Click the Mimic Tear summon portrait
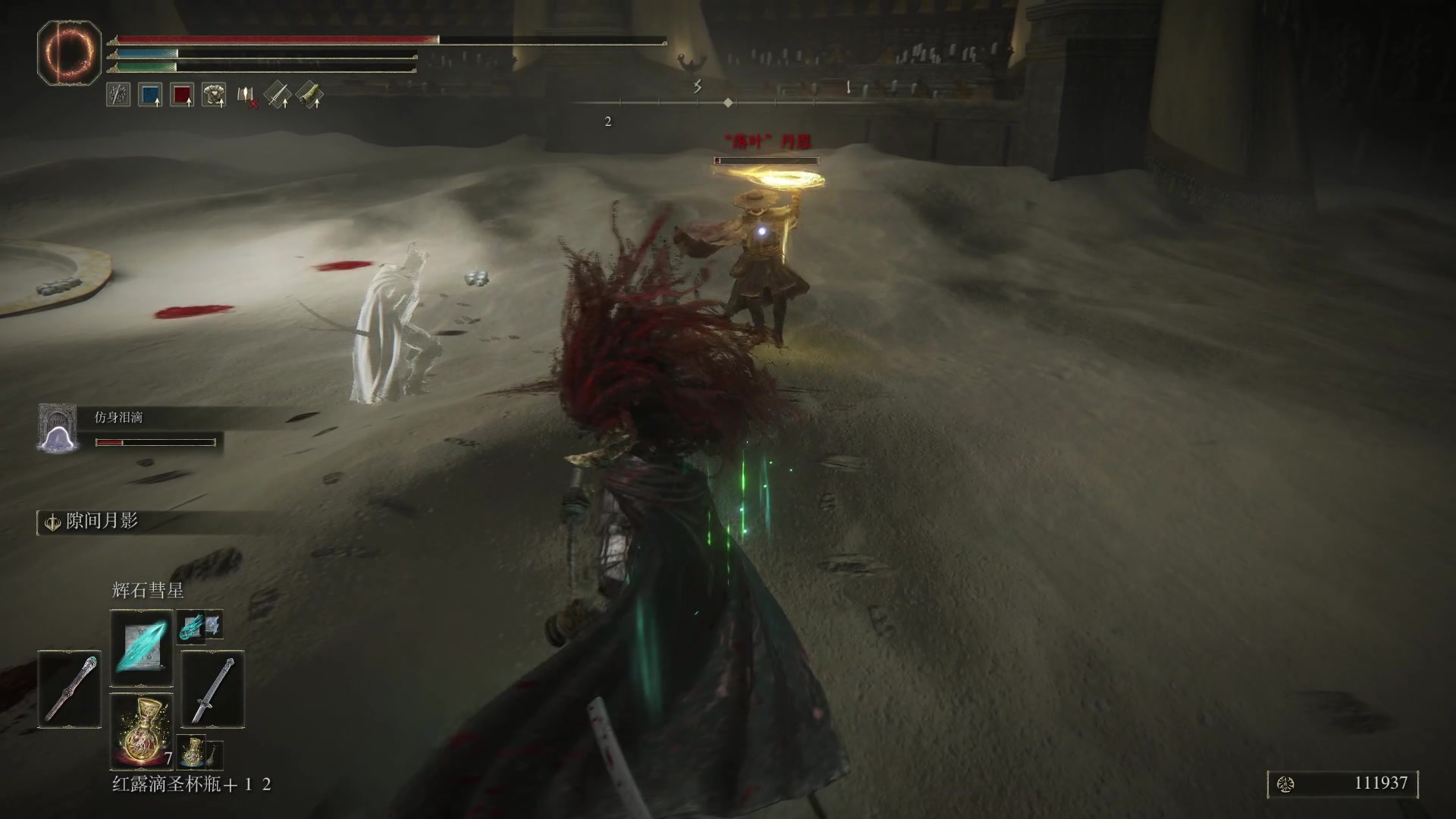The height and width of the screenshot is (819, 1456). (59, 429)
